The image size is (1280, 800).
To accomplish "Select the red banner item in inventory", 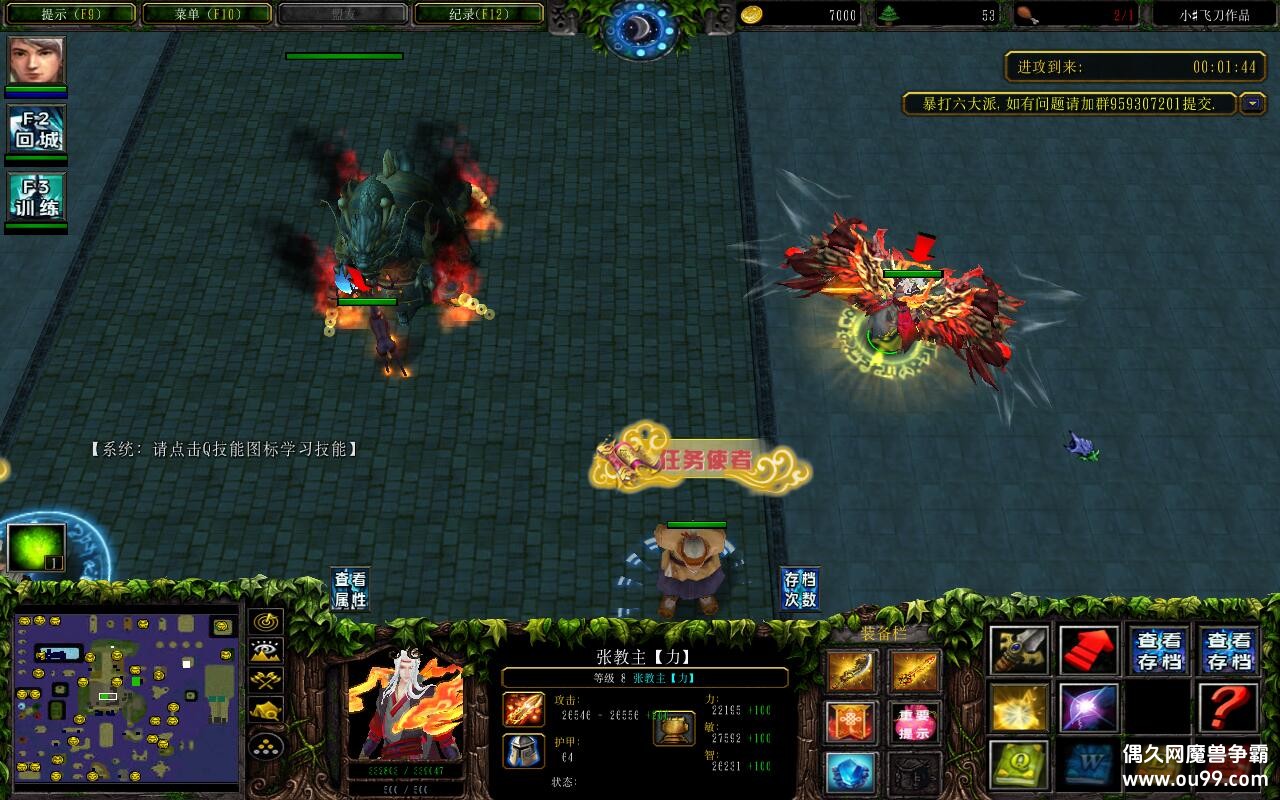I will click(x=851, y=721).
